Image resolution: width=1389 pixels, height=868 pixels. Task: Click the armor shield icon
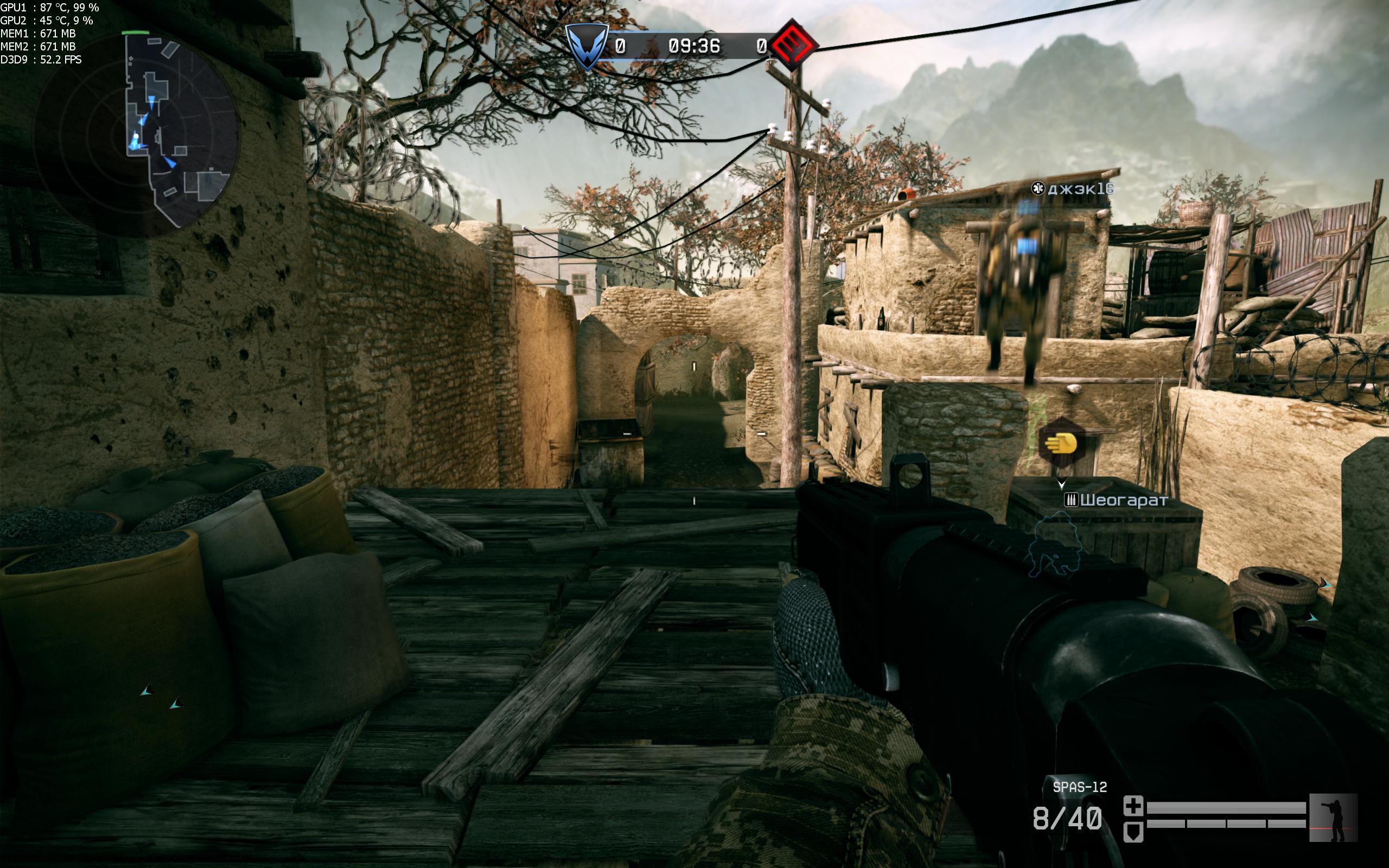[x=1133, y=832]
